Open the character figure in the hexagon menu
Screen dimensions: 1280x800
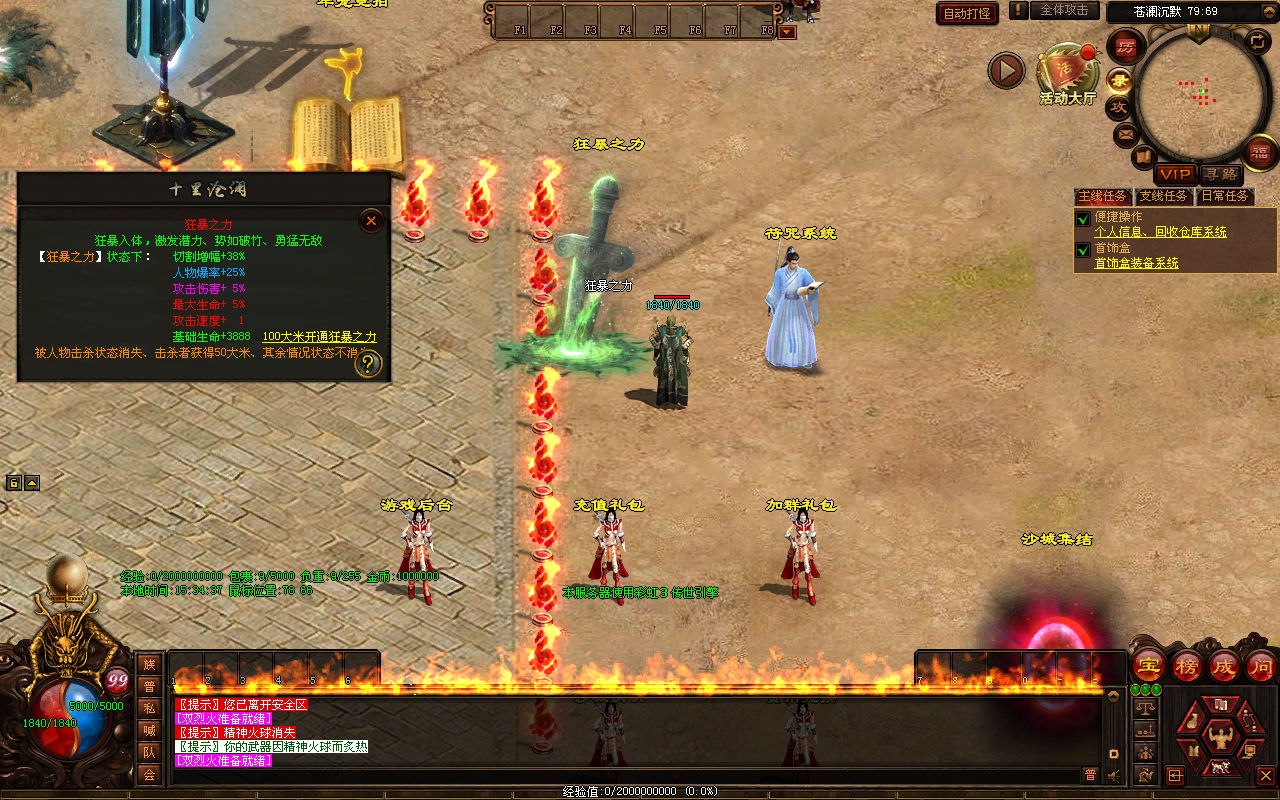(1220, 739)
